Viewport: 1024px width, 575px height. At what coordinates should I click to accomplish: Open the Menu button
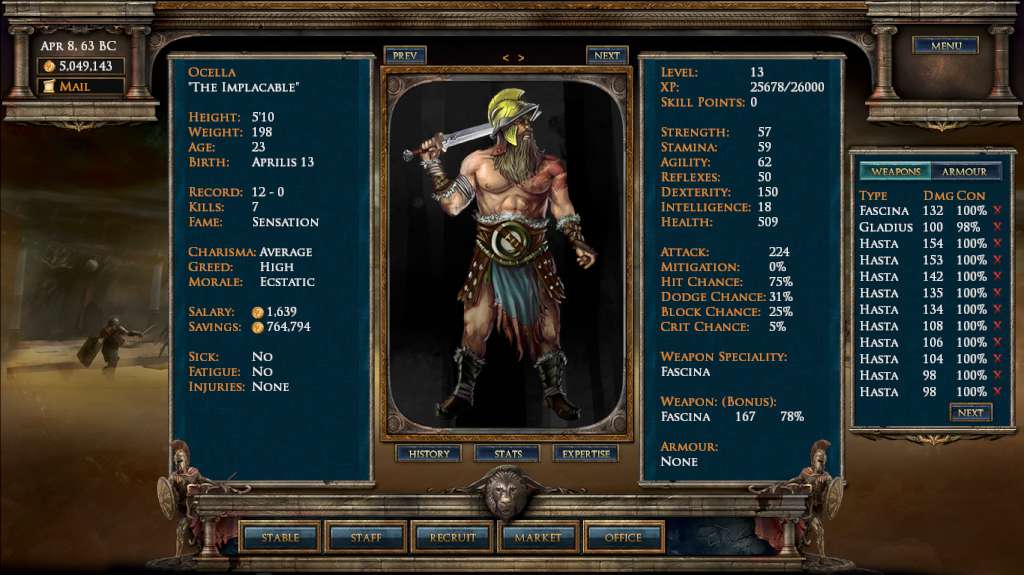click(x=945, y=46)
